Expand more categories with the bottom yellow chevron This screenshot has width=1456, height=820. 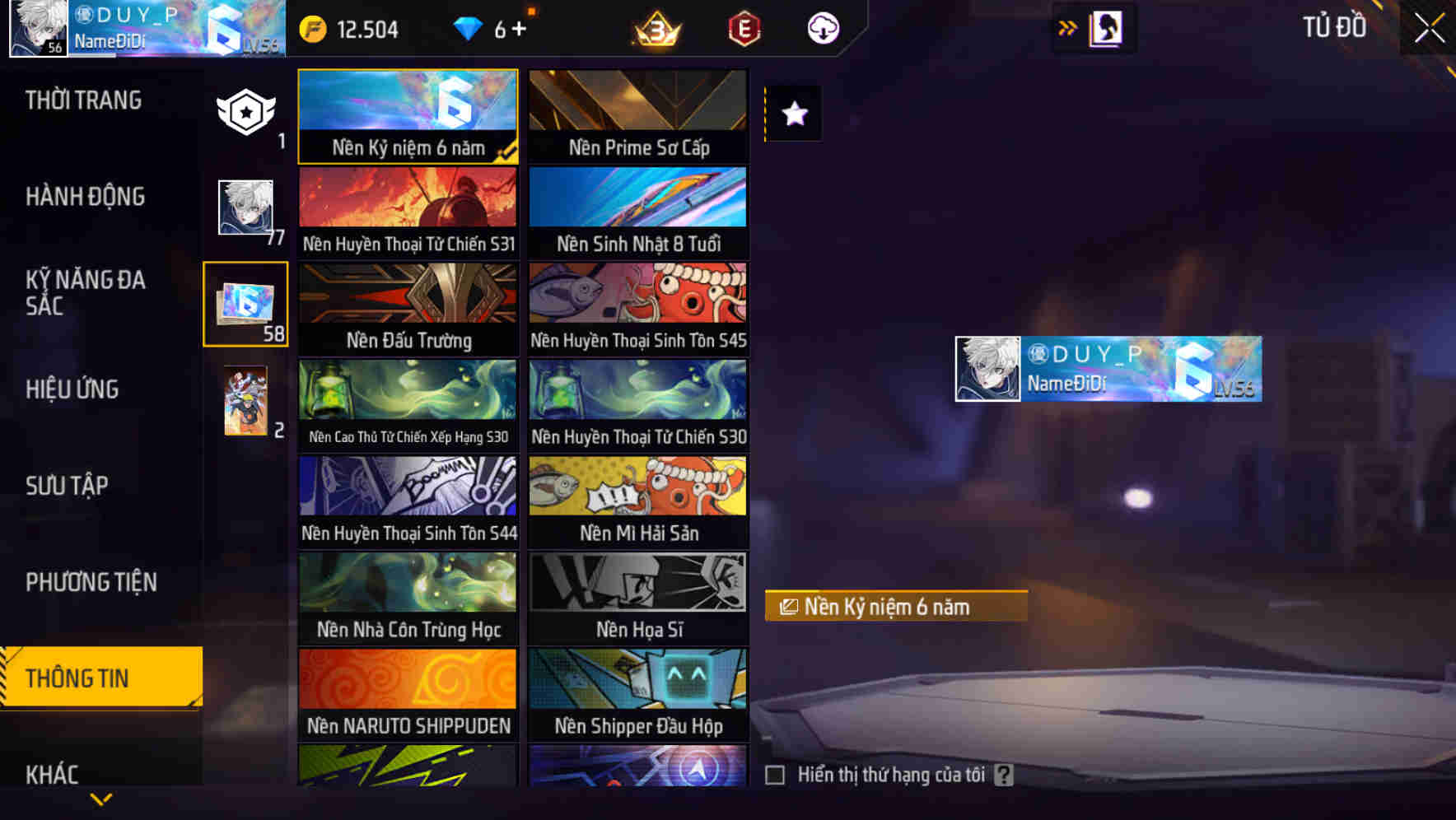(x=101, y=797)
